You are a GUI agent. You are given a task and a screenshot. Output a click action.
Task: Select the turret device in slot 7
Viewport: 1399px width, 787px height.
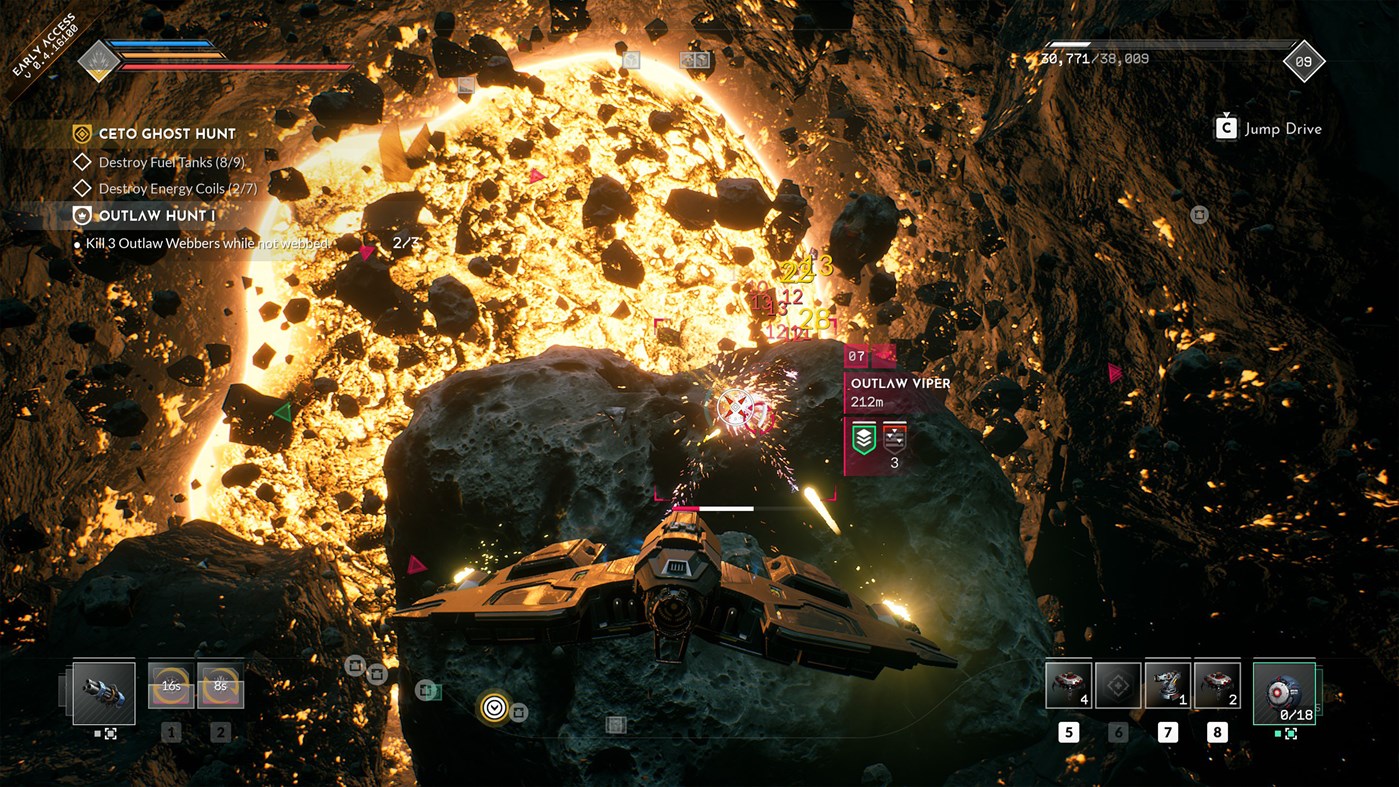click(1167, 684)
